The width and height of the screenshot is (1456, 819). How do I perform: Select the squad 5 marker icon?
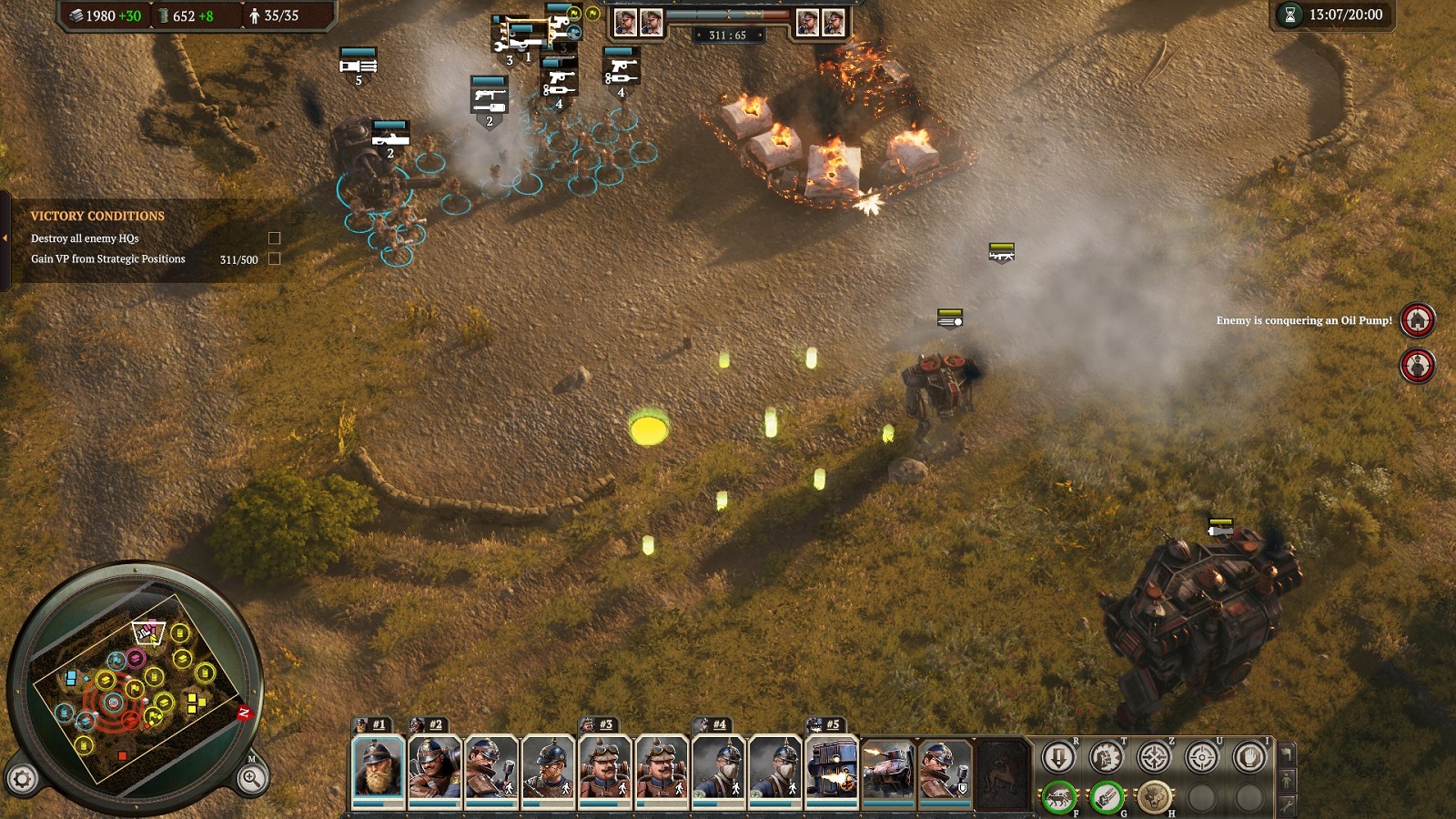(358, 65)
